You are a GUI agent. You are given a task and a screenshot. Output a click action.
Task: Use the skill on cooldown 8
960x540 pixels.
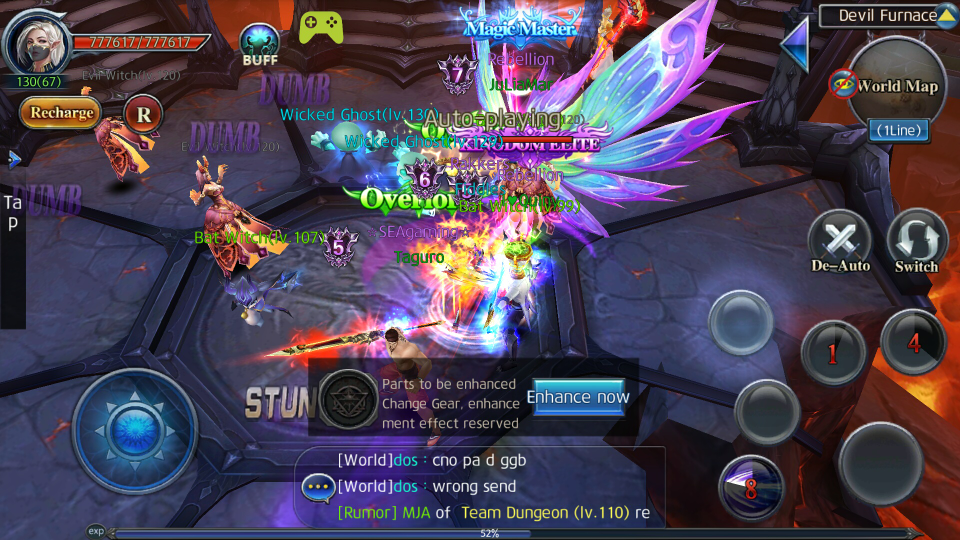[x=750, y=486]
